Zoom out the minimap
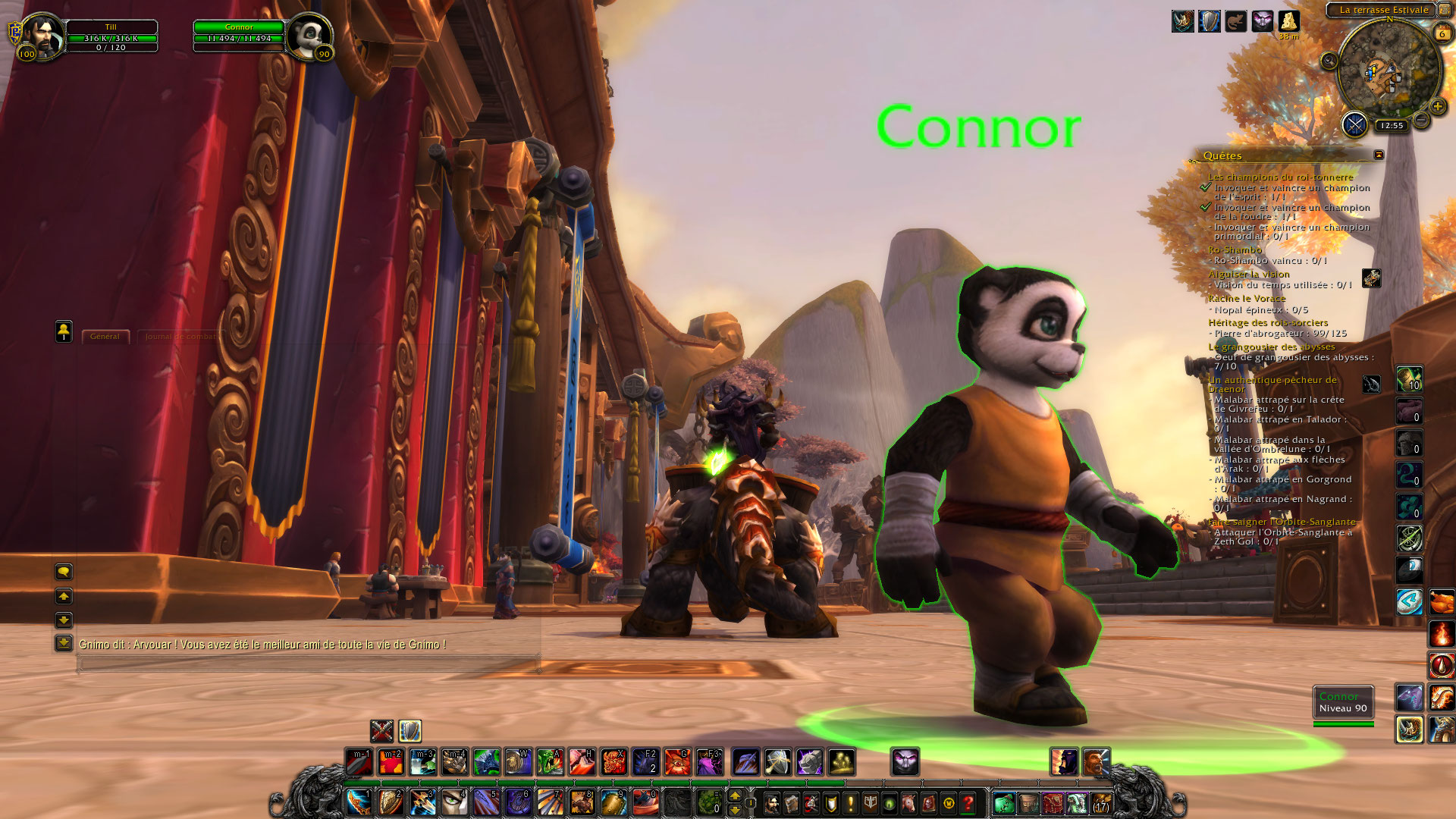The height and width of the screenshot is (819, 1456). click(x=1422, y=121)
